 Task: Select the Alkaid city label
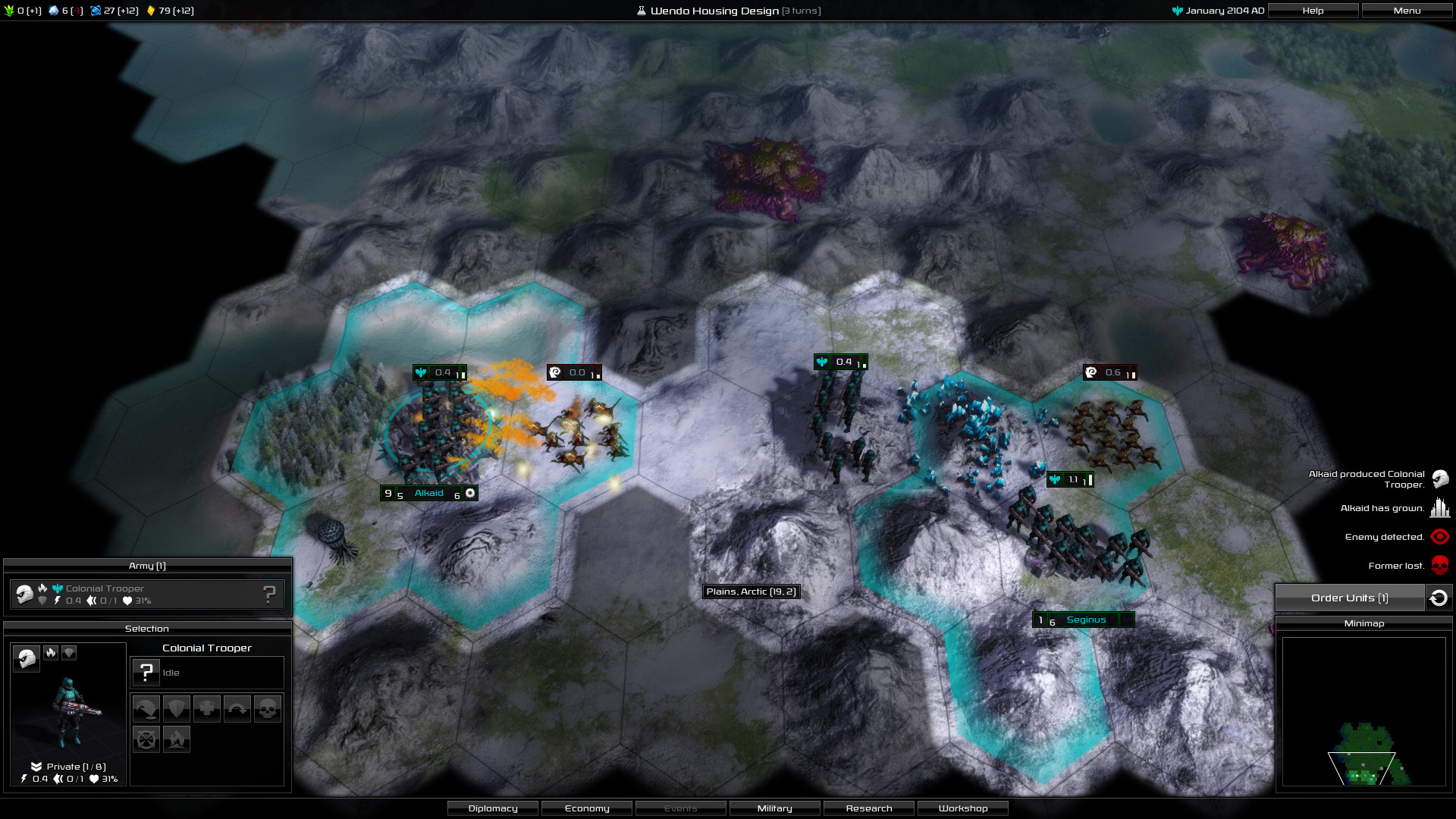(428, 494)
